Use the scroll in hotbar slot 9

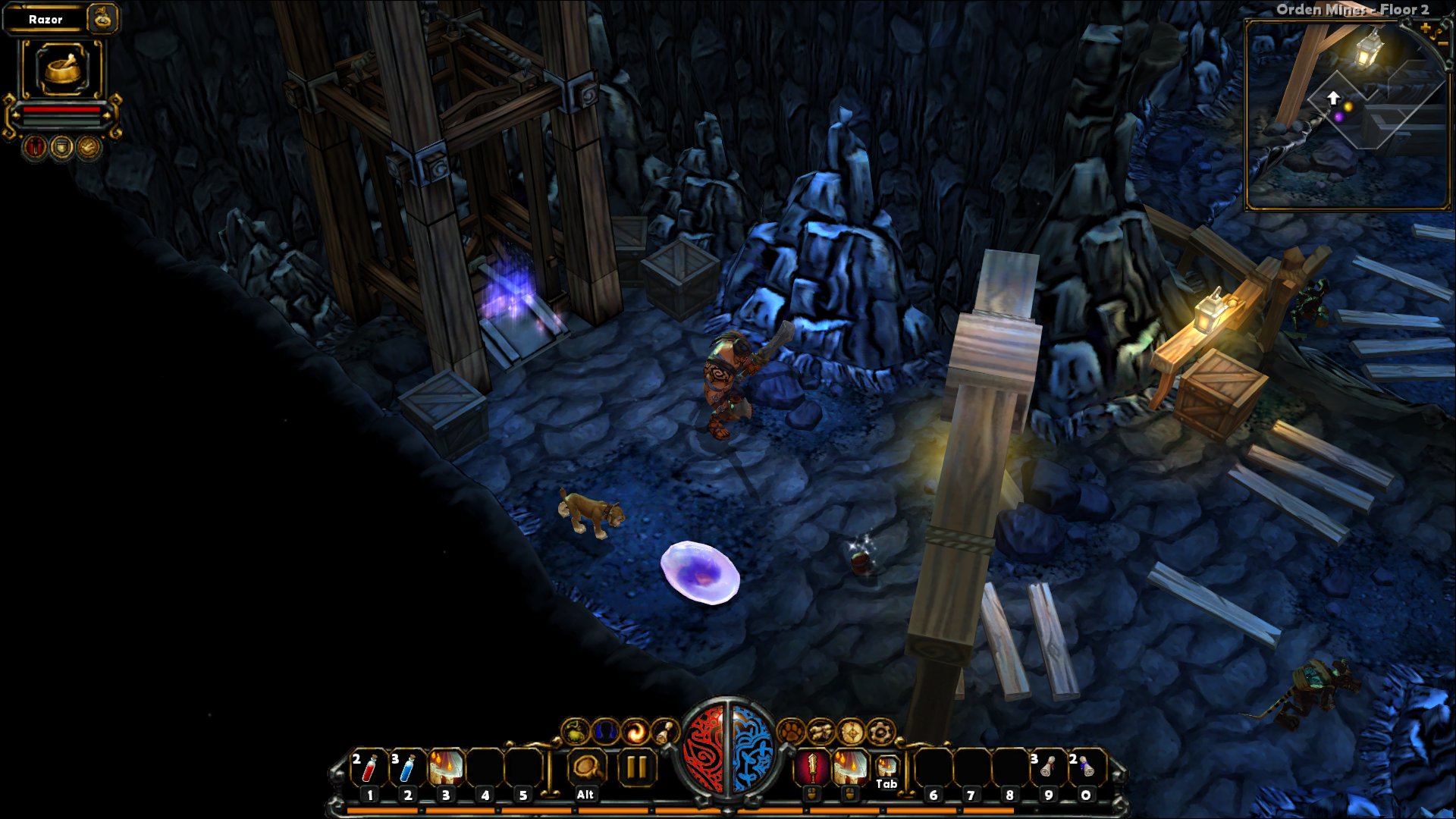(x=1047, y=767)
